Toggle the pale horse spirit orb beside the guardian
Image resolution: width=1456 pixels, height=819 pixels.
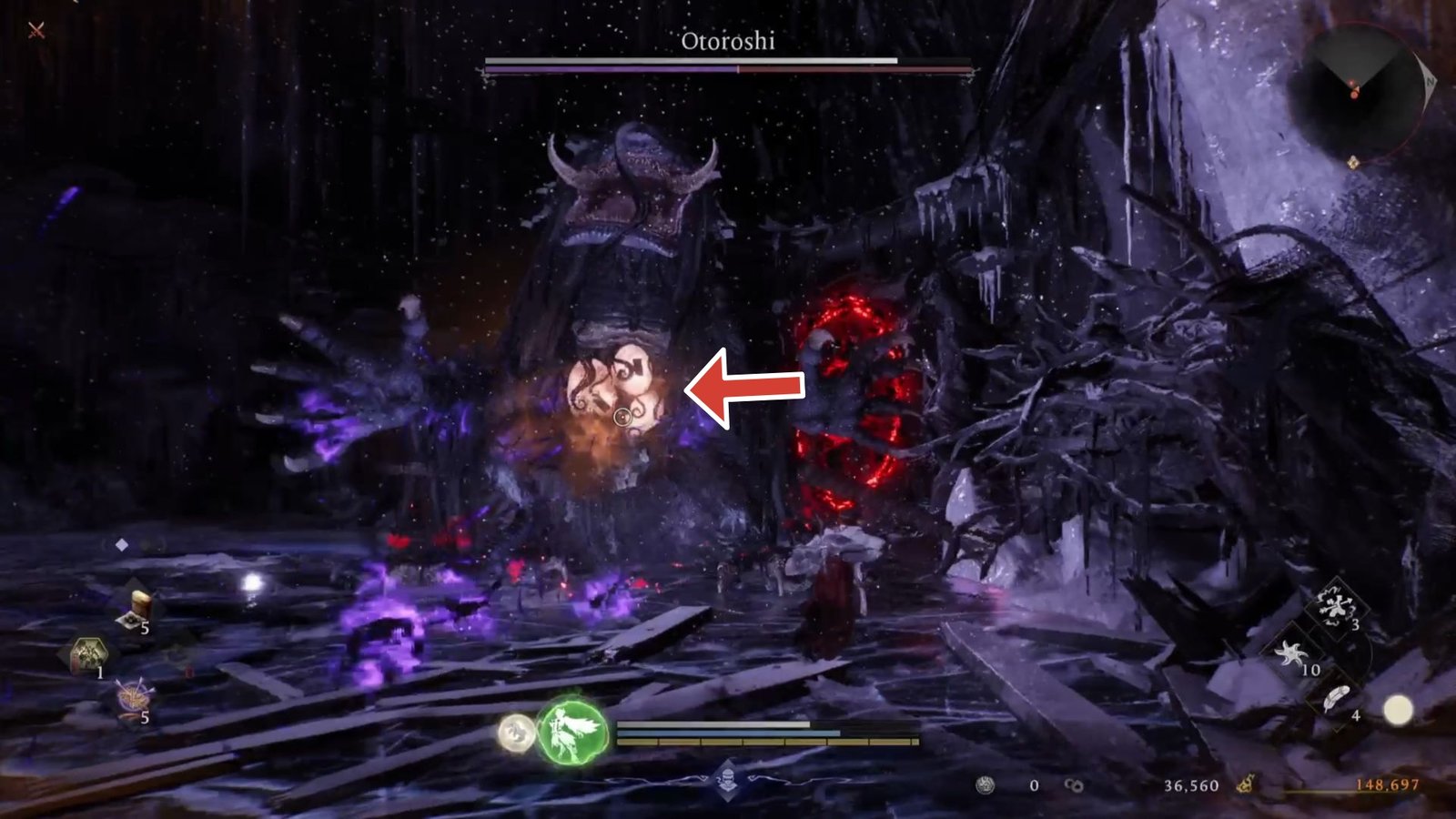515,730
